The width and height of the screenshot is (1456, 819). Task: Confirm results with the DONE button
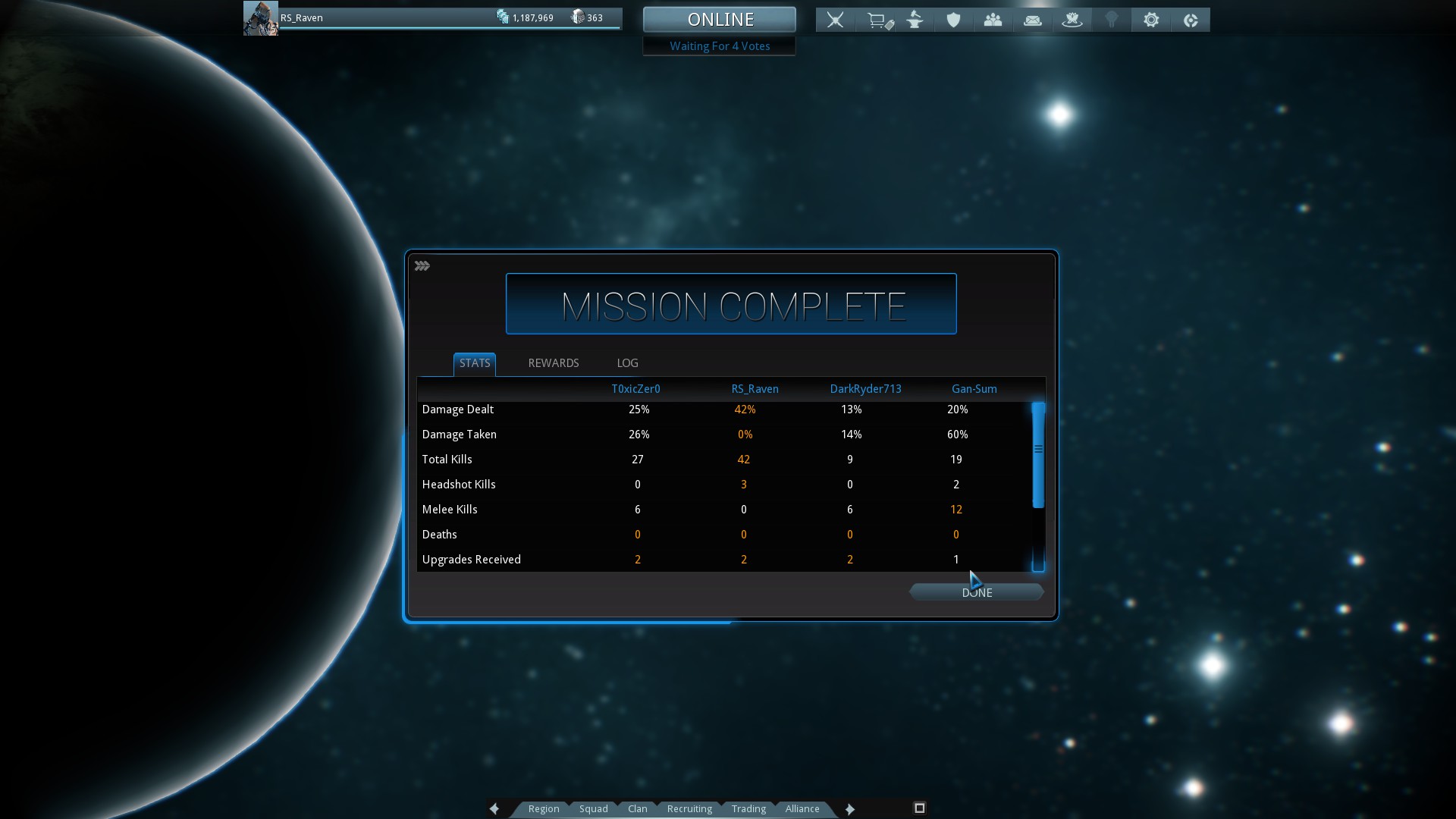977,592
